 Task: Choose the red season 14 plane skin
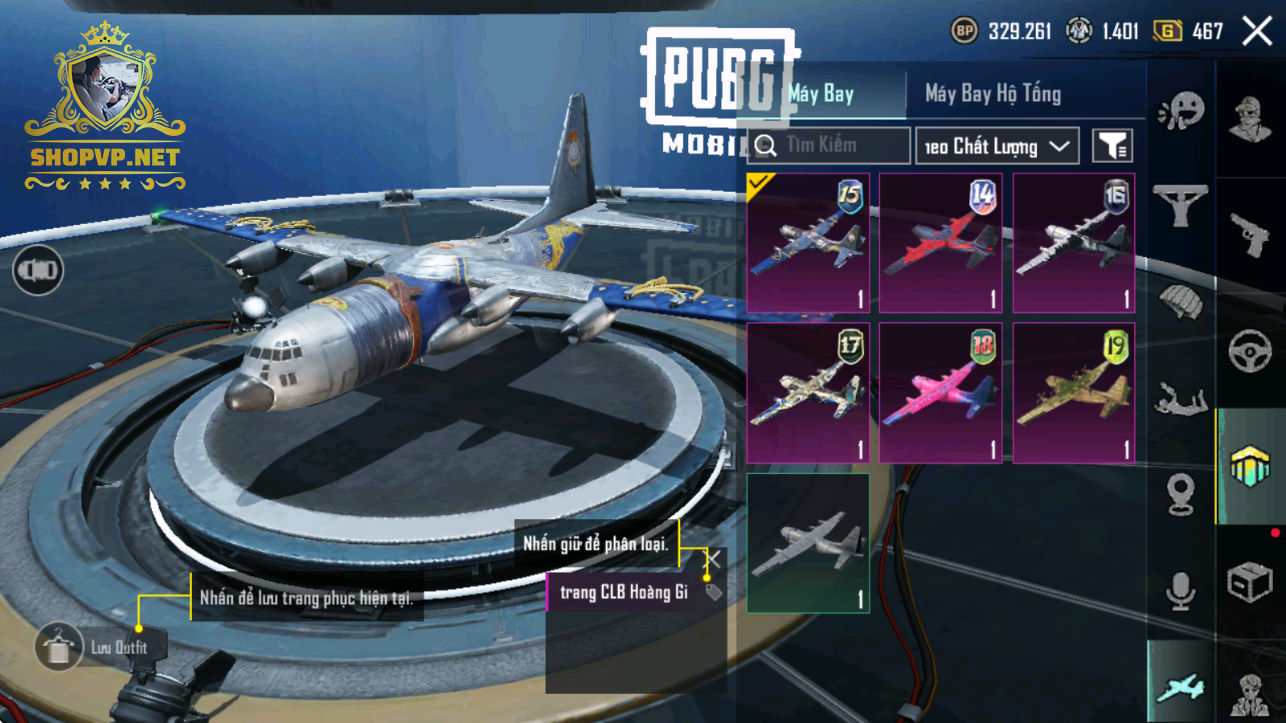[941, 242]
